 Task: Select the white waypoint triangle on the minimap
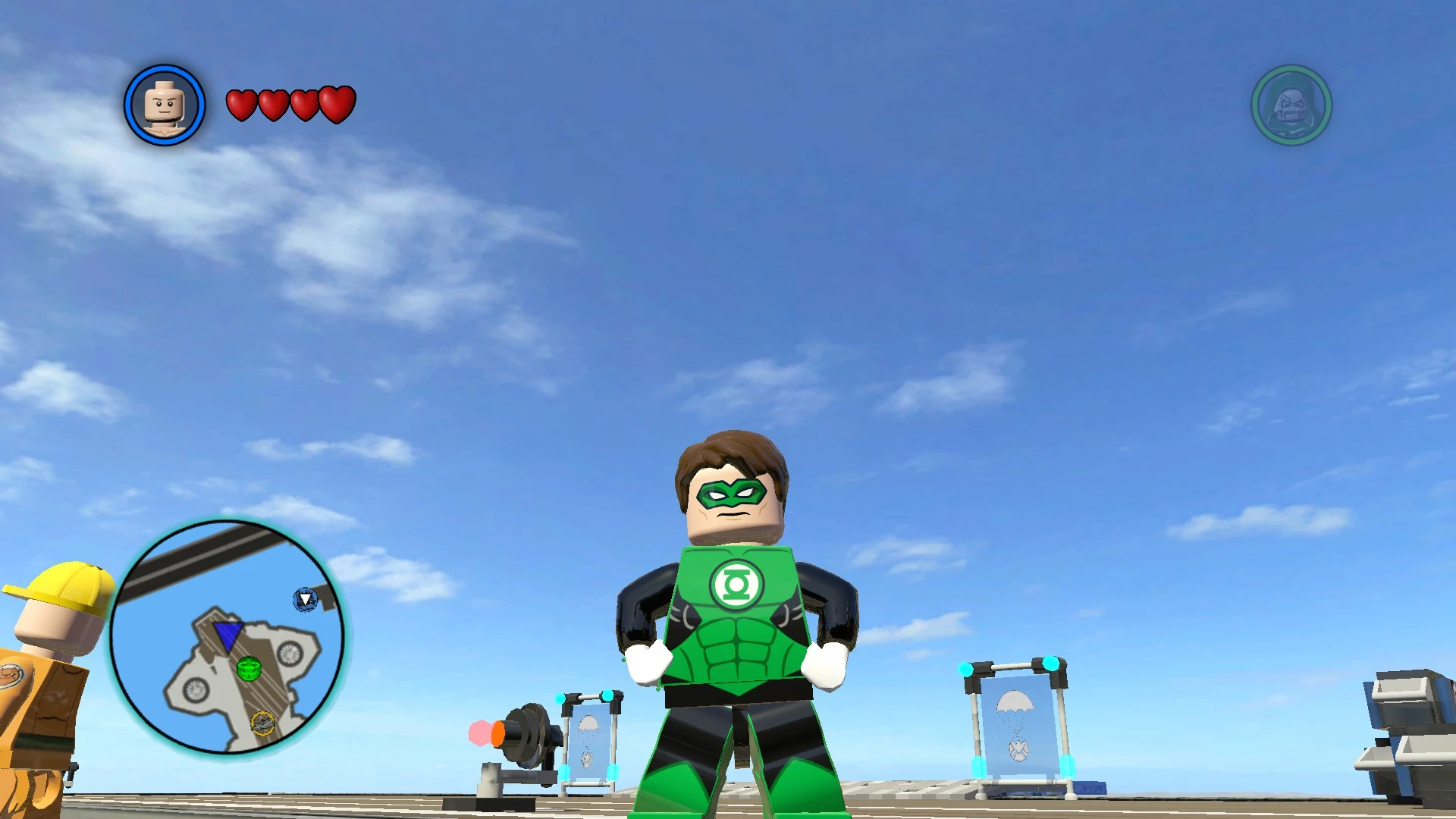click(304, 597)
